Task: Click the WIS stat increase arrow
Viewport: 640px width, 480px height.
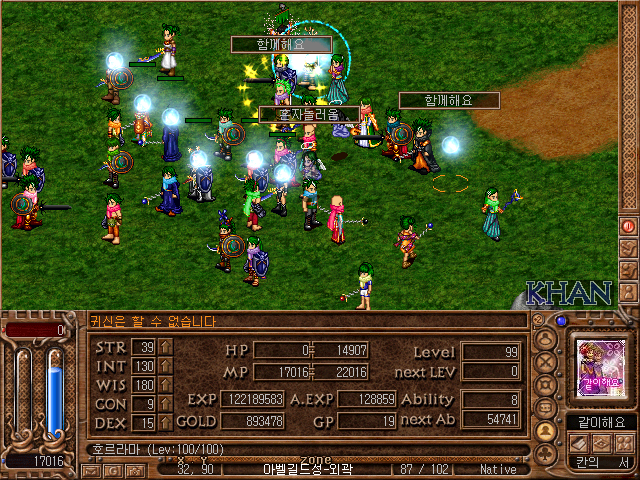Action: point(165,385)
